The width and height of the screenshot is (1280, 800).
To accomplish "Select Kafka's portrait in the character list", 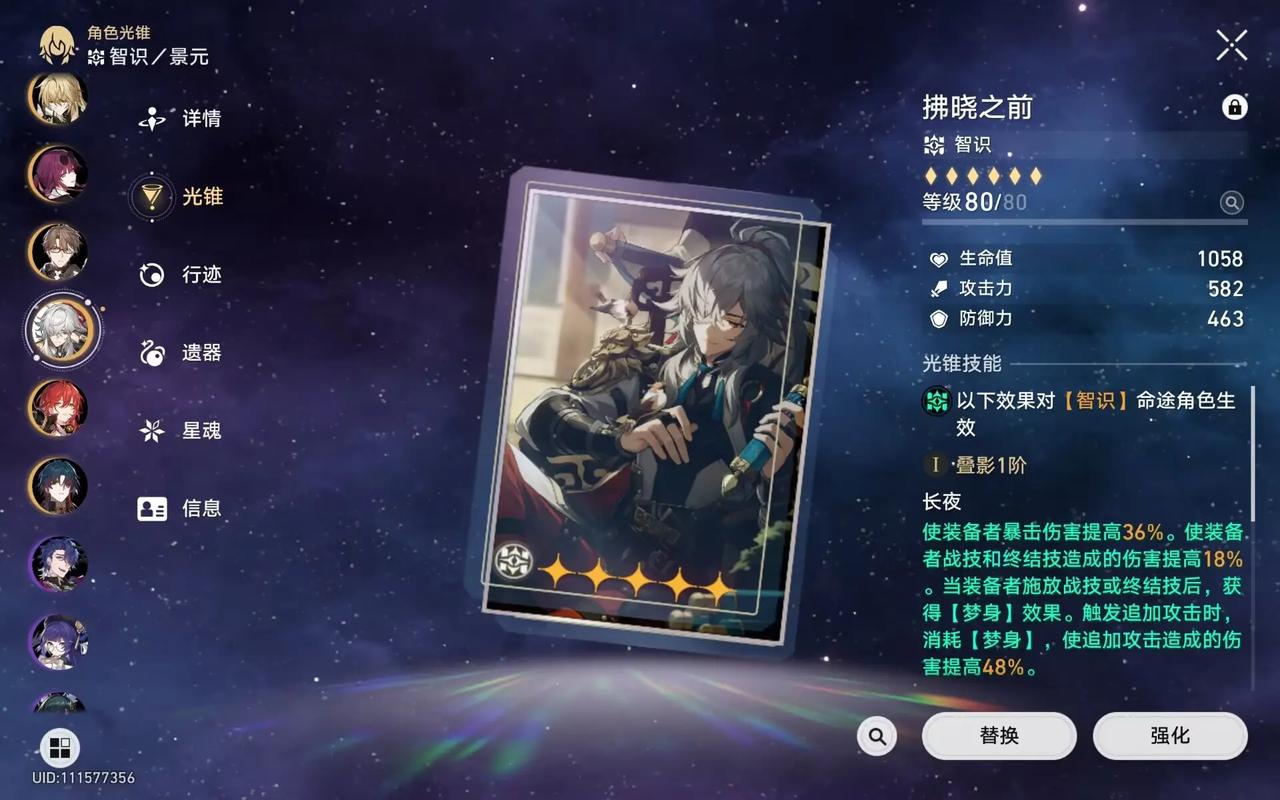I will click(58, 174).
